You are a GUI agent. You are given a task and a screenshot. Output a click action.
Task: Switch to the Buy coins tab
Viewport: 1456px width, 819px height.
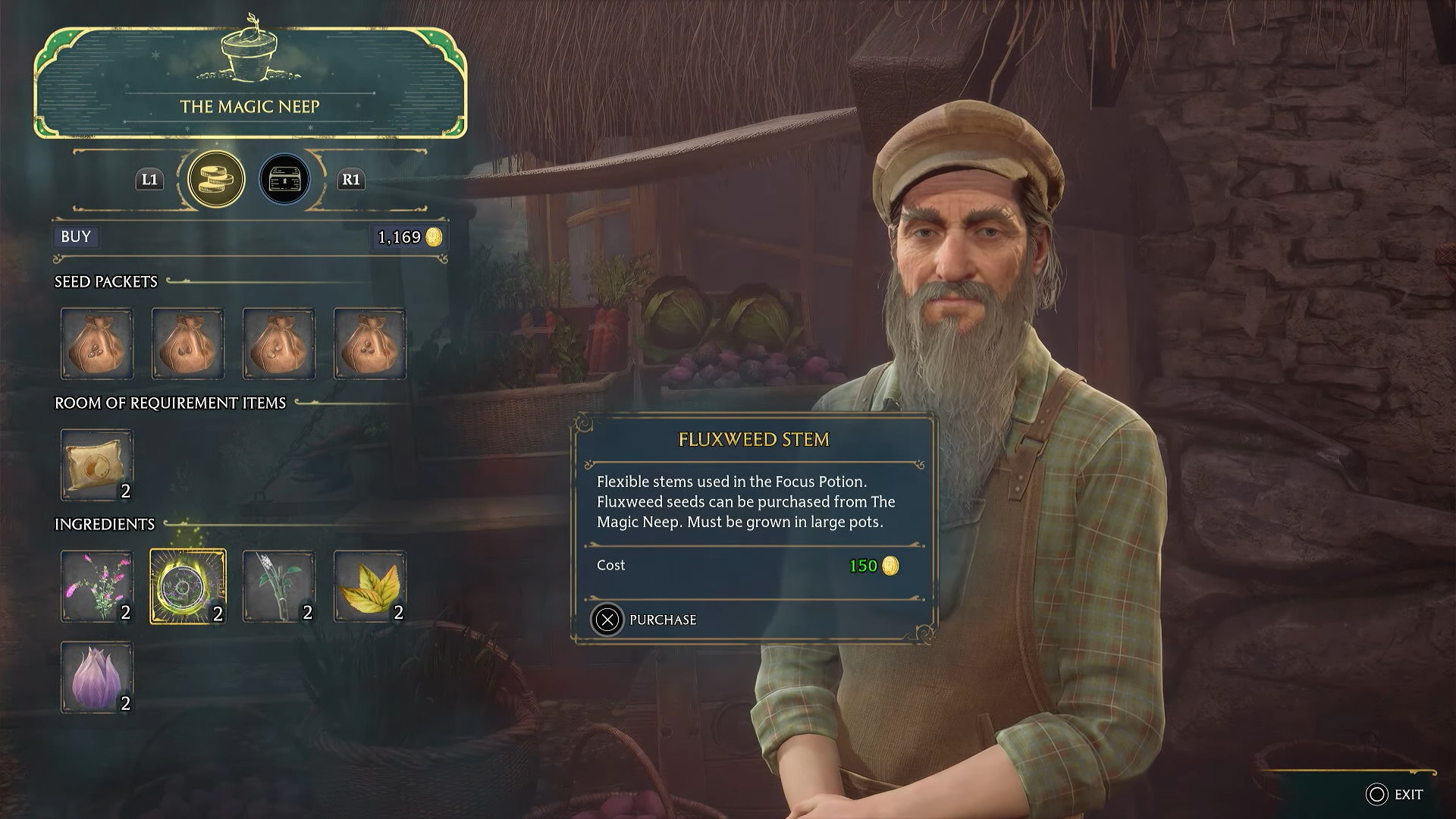216,178
